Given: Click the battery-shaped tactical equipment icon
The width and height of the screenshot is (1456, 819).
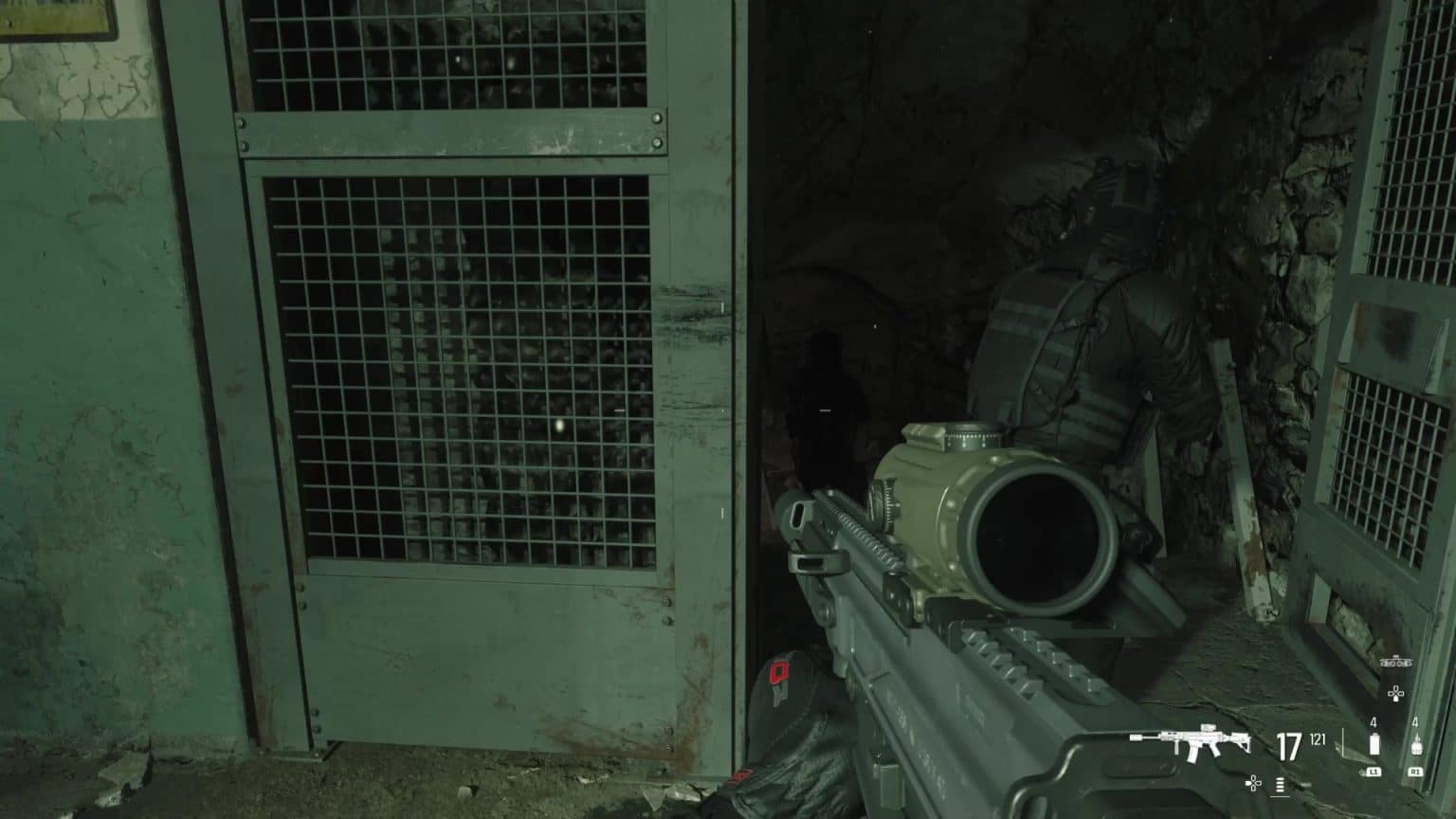Looking at the screenshot, I should [1374, 743].
